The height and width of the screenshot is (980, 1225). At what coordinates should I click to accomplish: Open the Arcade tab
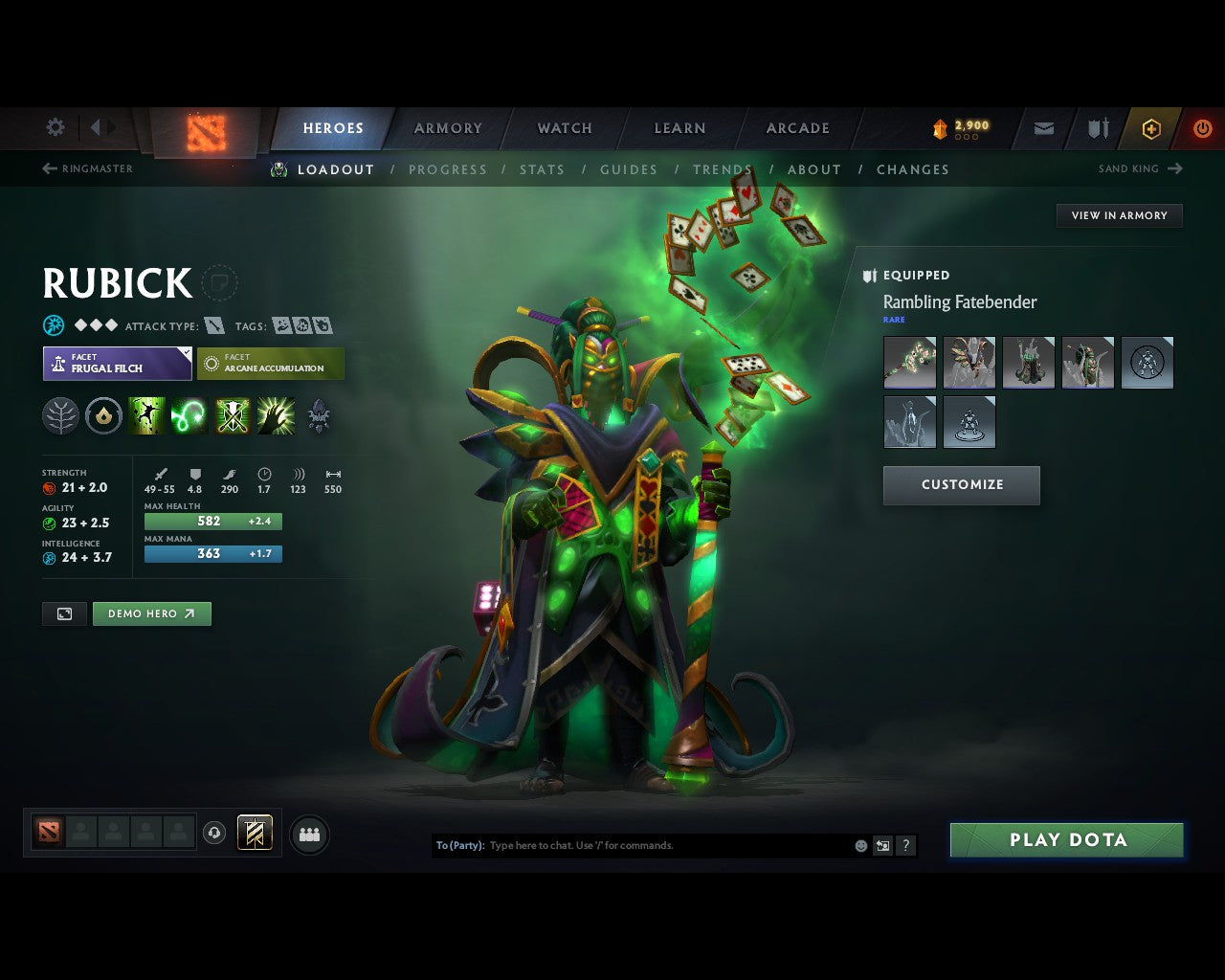point(797,128)
